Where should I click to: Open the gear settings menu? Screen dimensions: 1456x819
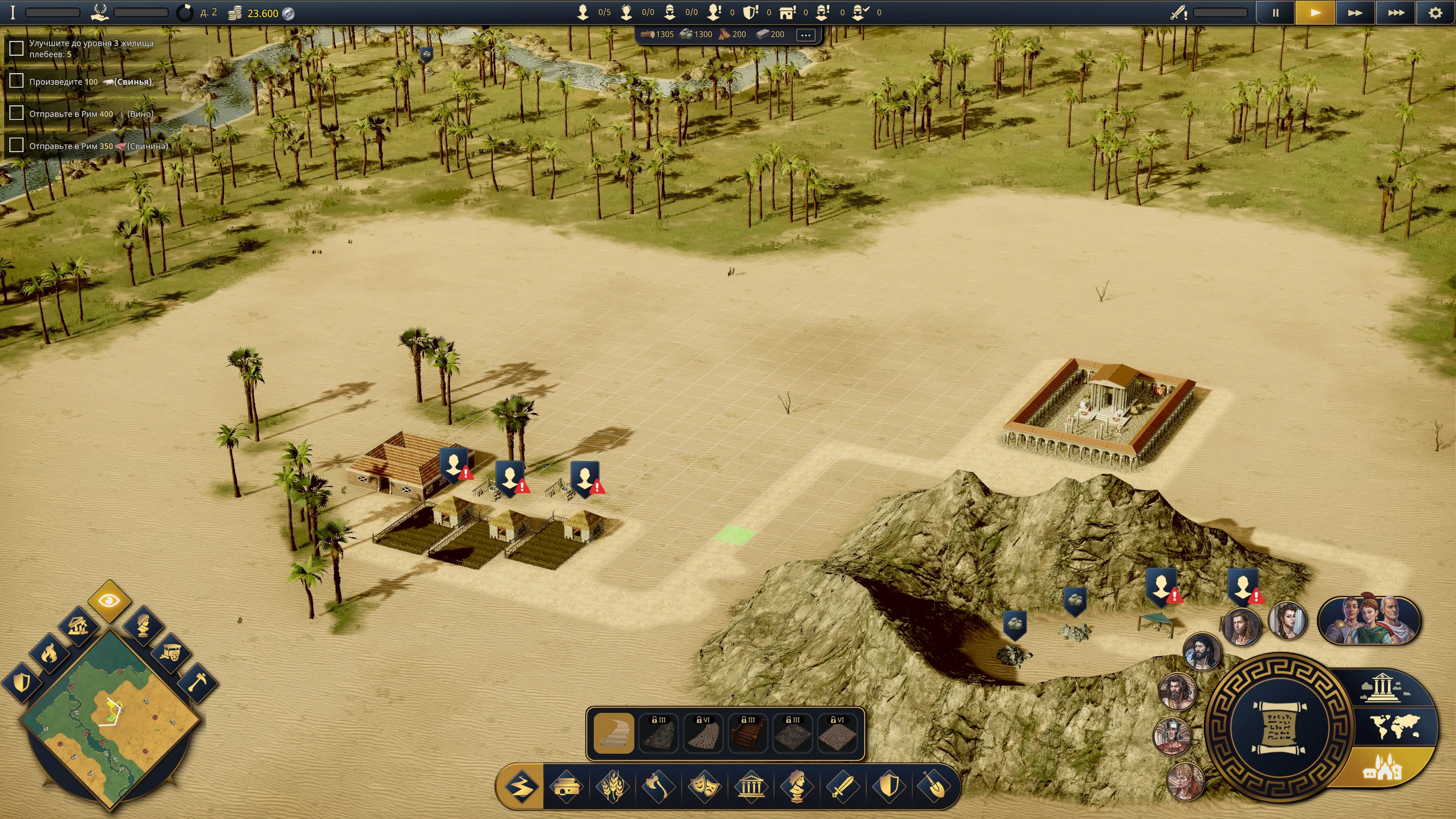click(x=1434, y=13)
